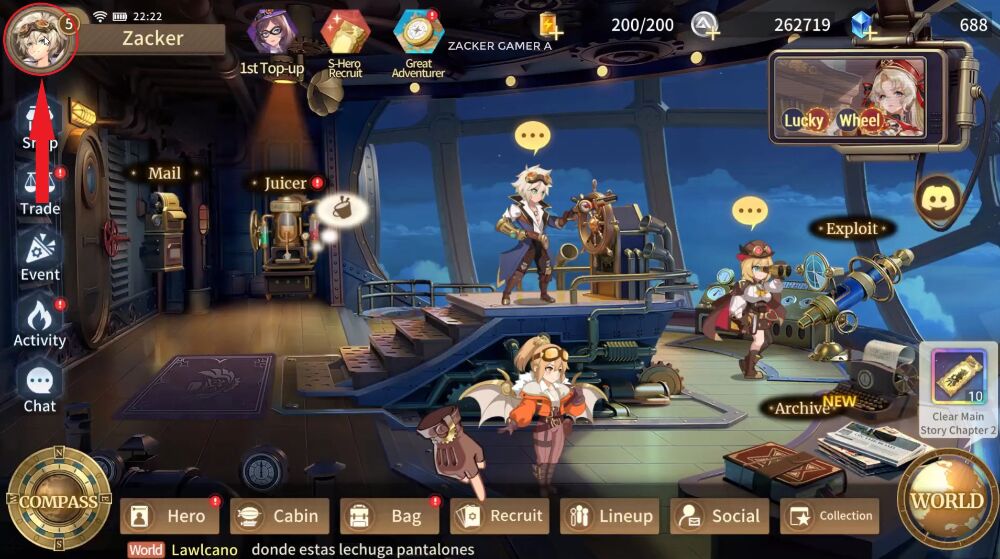Open the Event menu
Image resolution: width=1000 pixels, height=559 pixels.
coord(40,255)
